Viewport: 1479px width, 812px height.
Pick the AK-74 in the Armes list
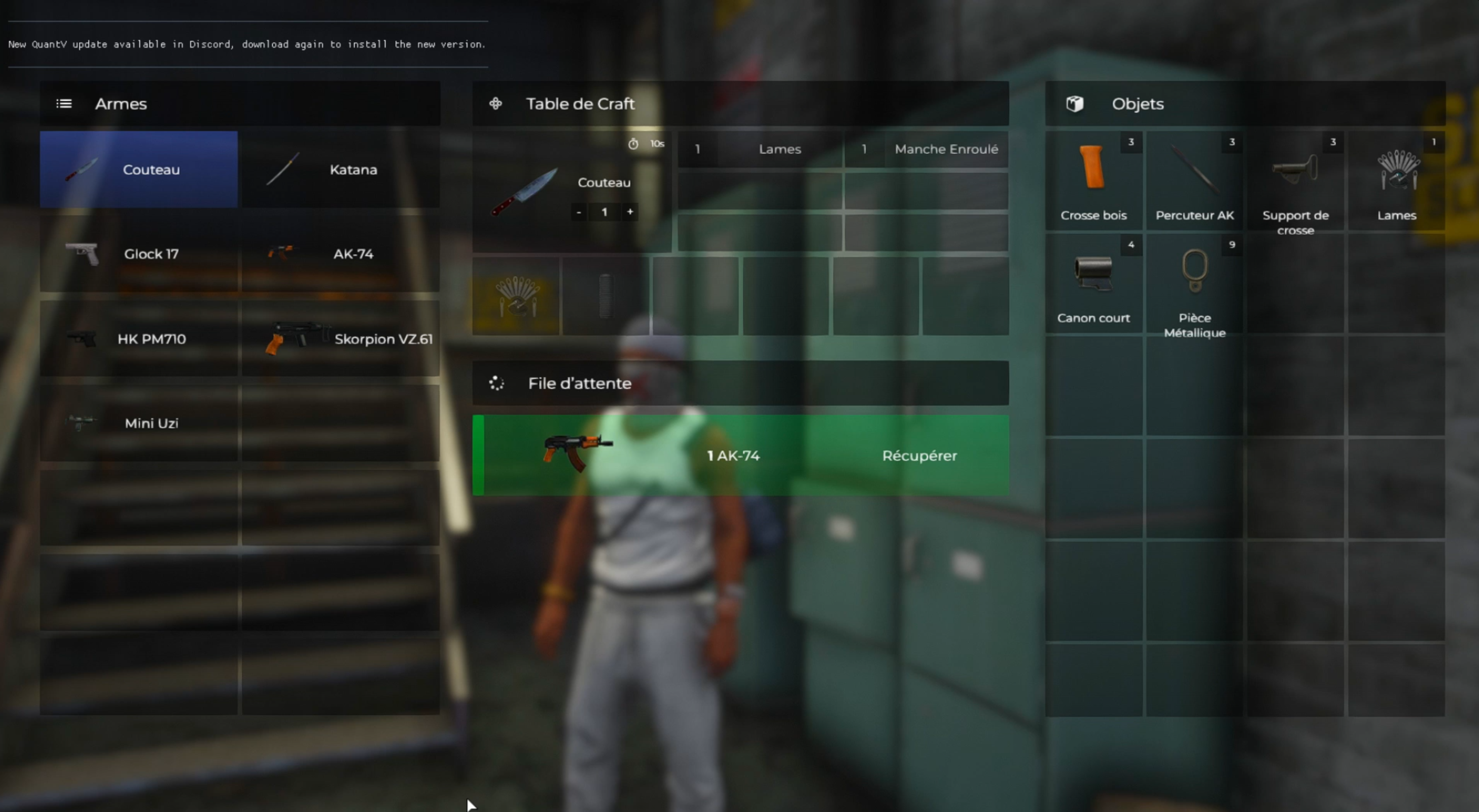click(x=340, y=254)
